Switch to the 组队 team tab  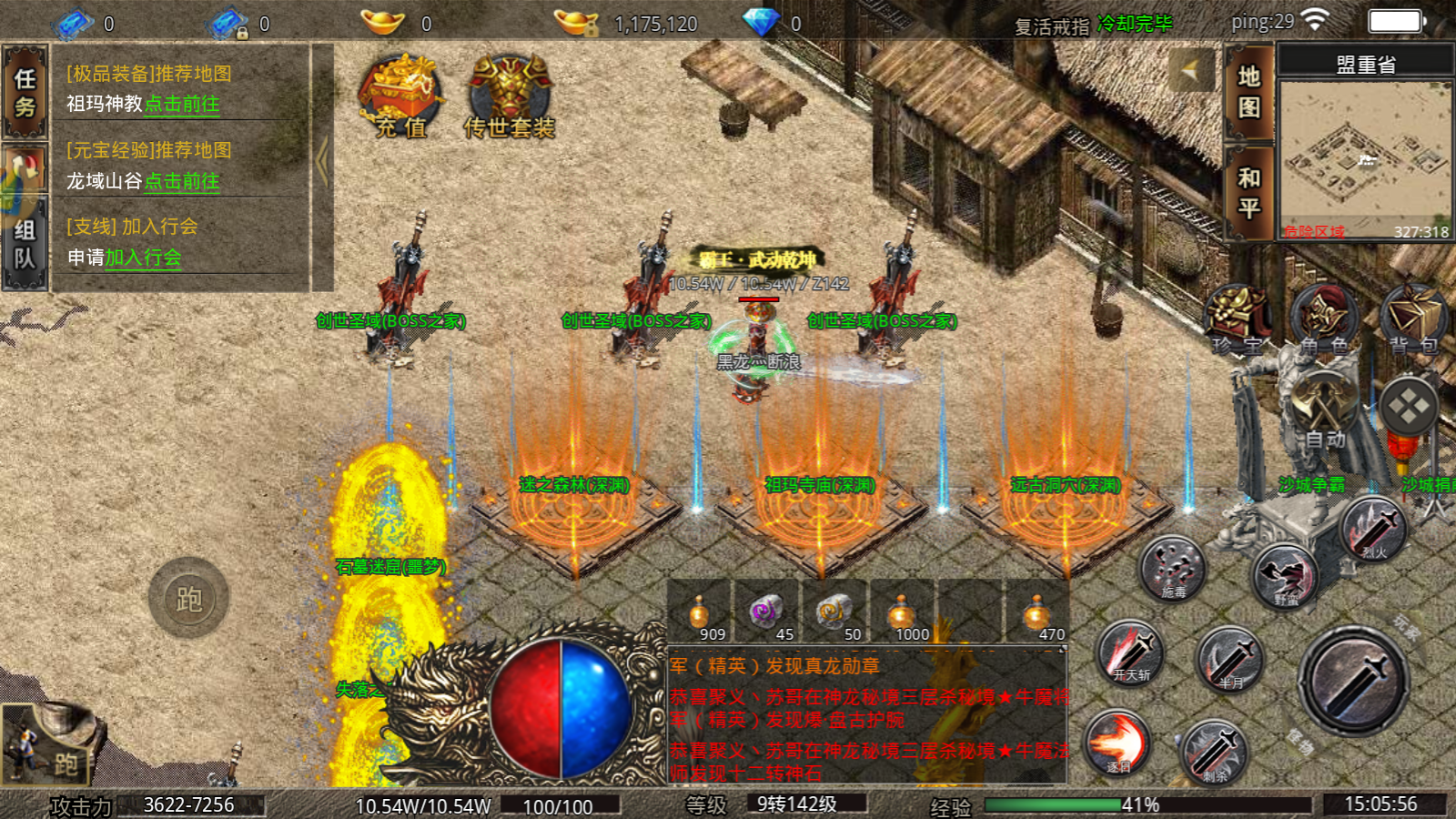pos(25,244)
